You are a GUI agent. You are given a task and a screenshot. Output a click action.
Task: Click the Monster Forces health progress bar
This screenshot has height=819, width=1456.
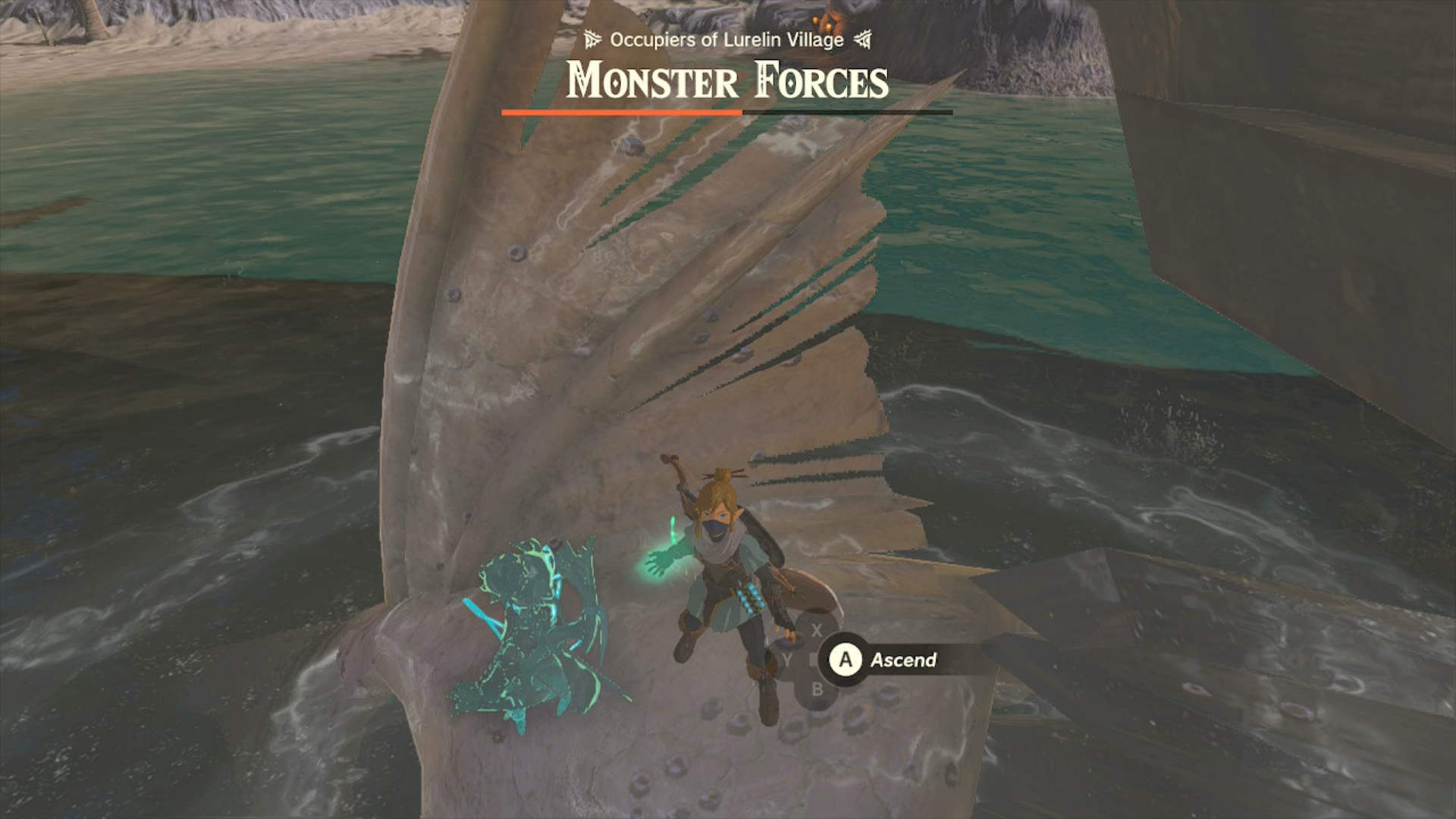[x=726, y=112]
